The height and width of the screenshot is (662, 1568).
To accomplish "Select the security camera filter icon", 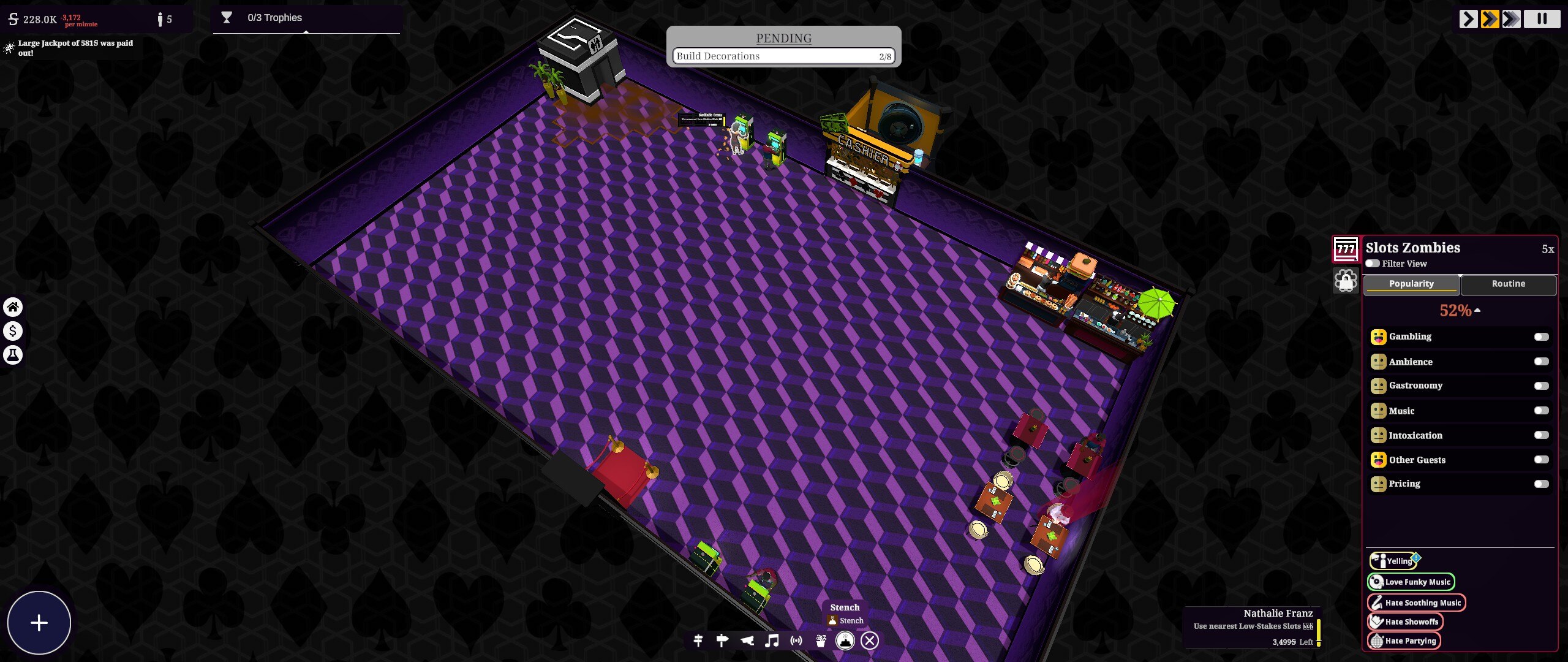I will pos(748,640).
